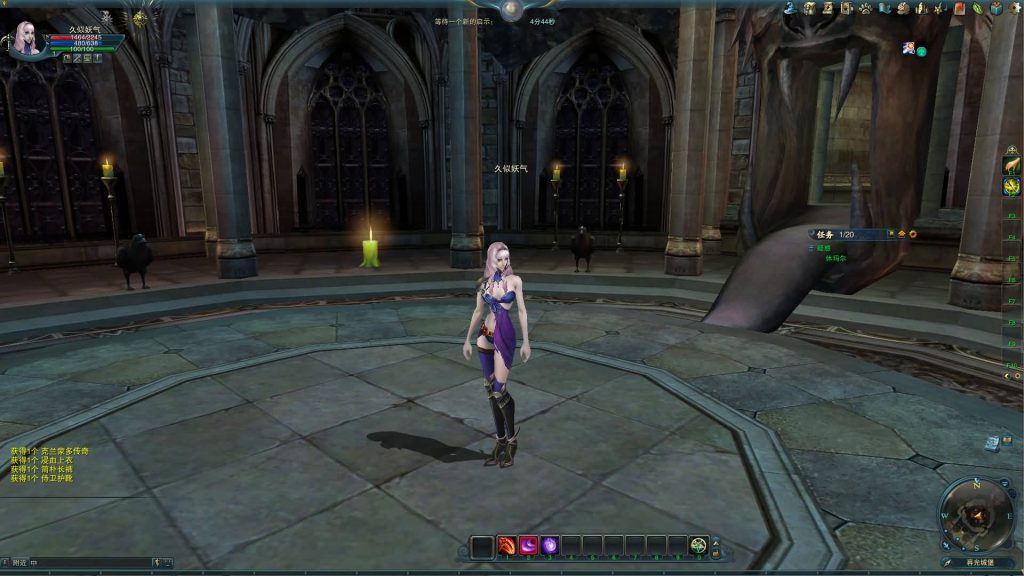Click the chat input box
Image resolution: width=1024 pixels, height=576 pixels.
(x=90, y=563)
